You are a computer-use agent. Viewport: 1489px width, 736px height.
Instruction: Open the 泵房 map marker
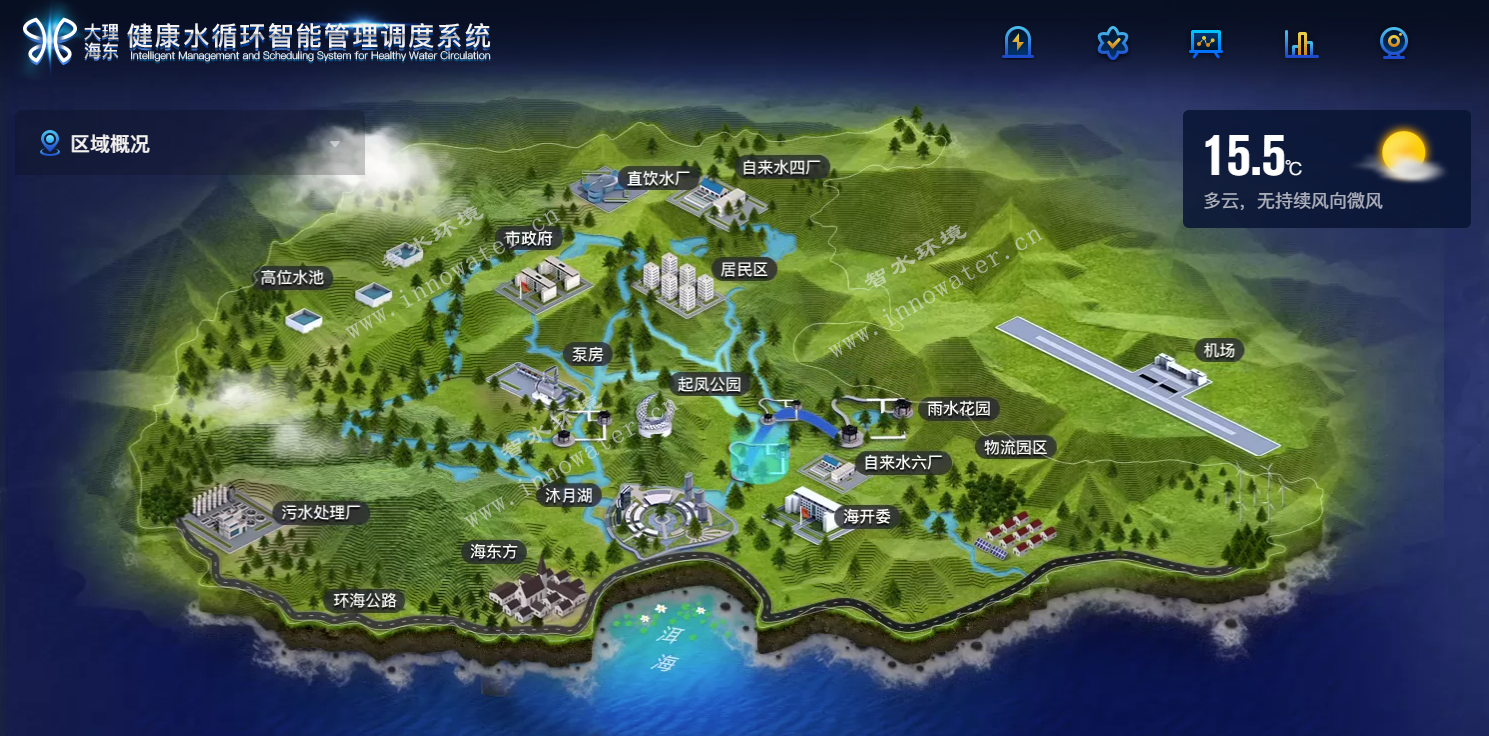tap(587, 354)
